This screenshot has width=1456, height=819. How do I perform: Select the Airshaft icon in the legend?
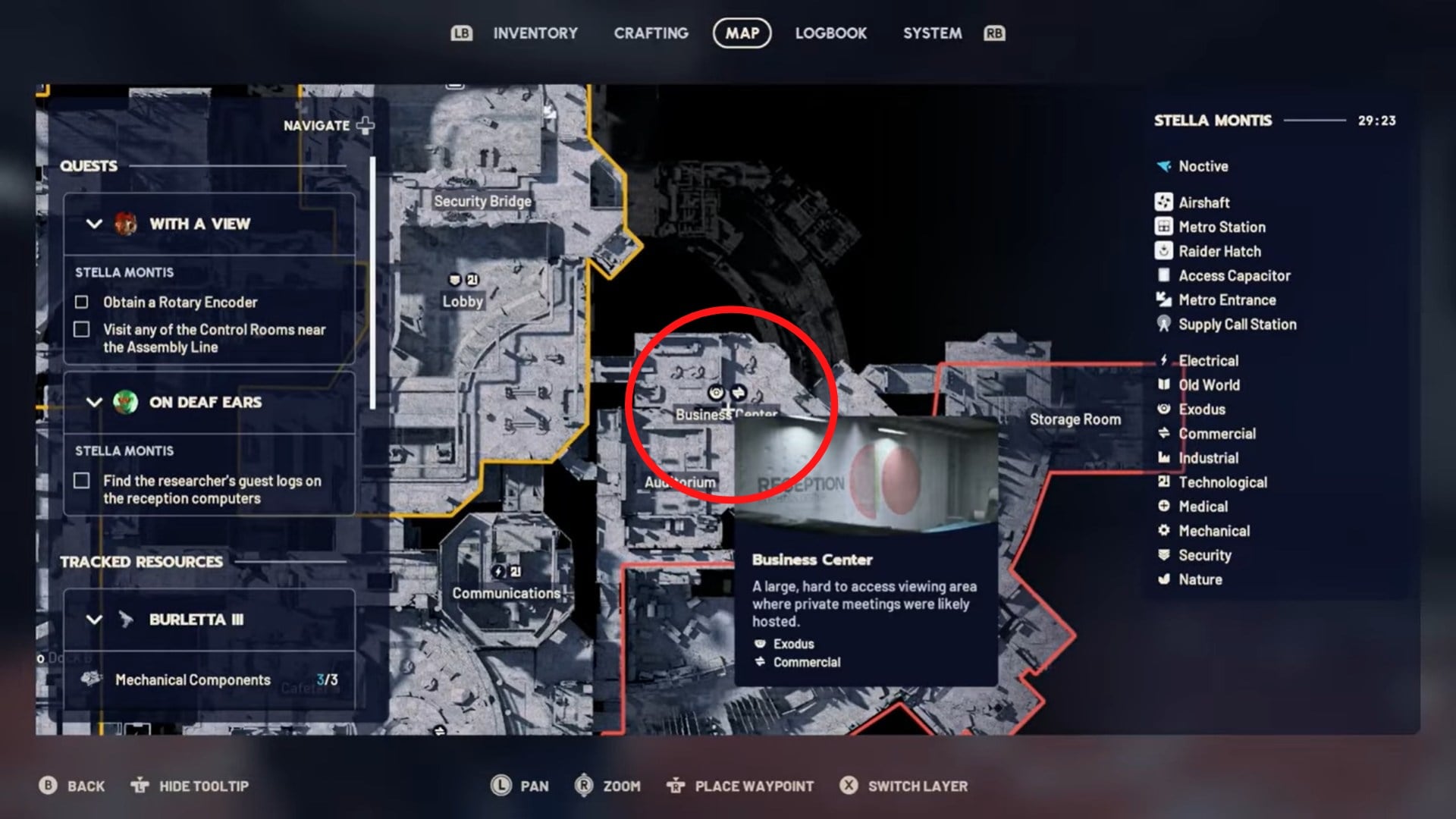click(1163, 202)
